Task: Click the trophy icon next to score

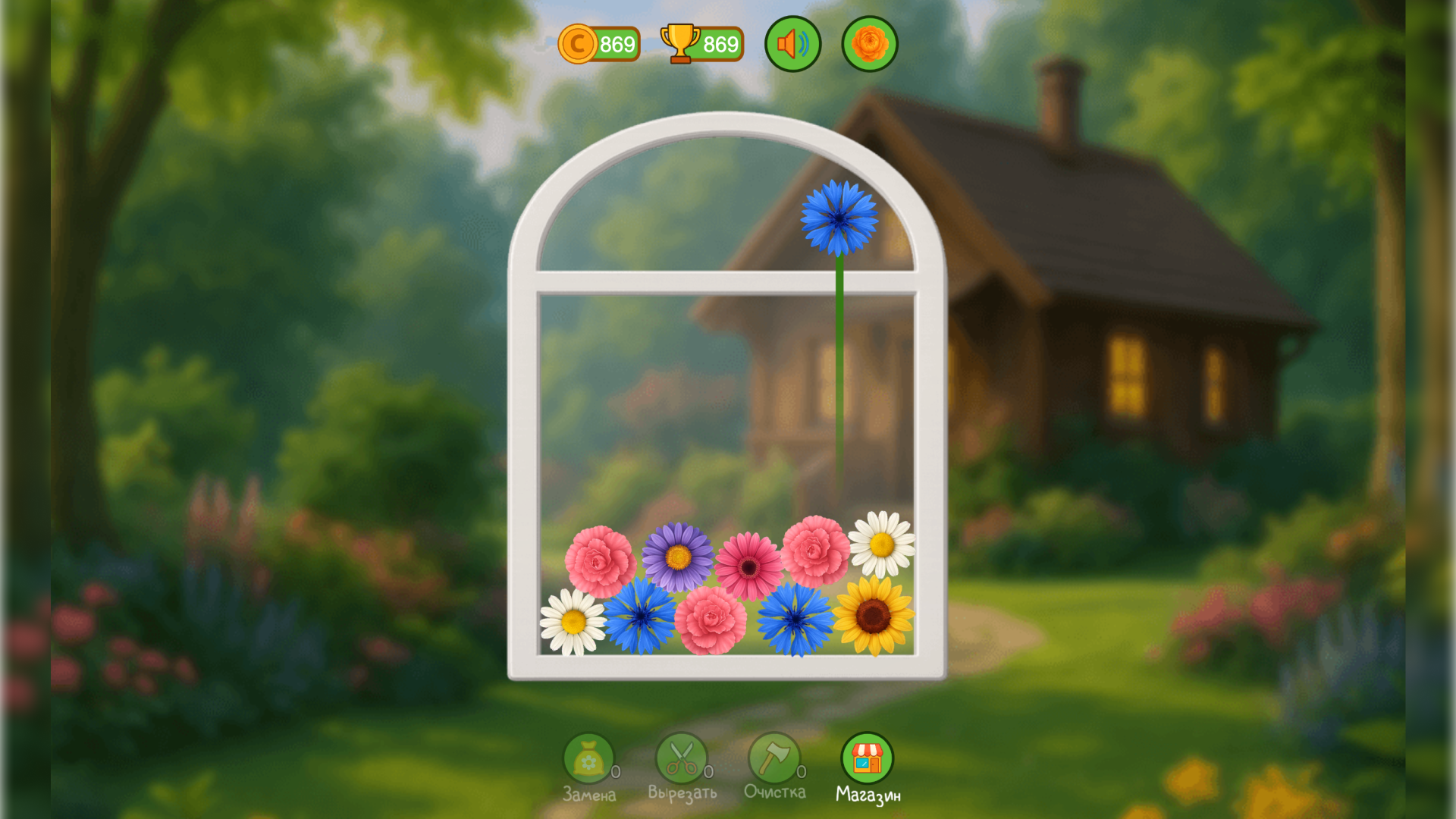Action: pos(679,43)
